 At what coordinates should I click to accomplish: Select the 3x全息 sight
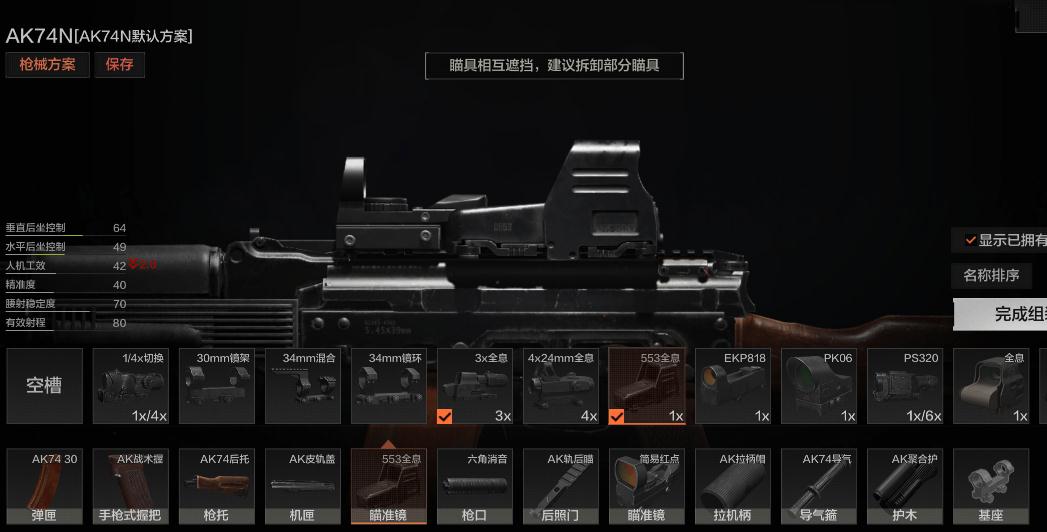[x=474, y=386]
